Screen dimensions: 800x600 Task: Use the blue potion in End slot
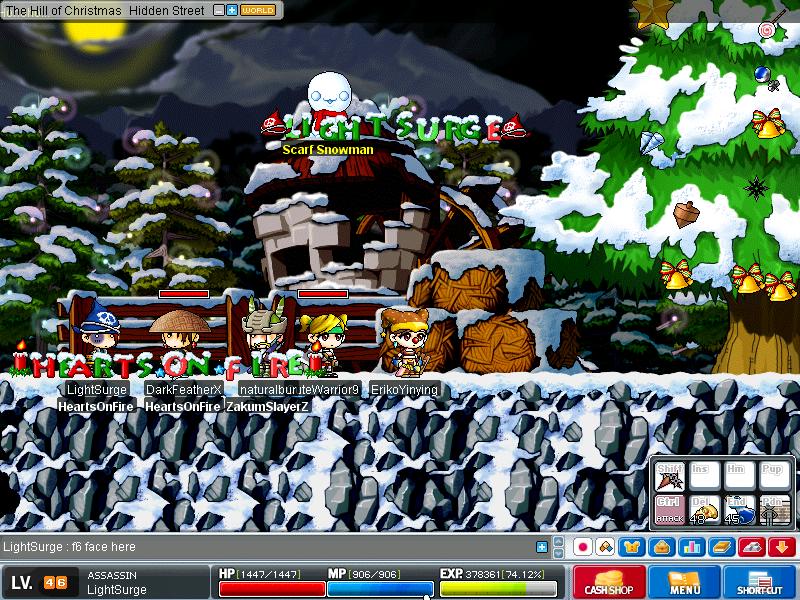pos(737,509)
